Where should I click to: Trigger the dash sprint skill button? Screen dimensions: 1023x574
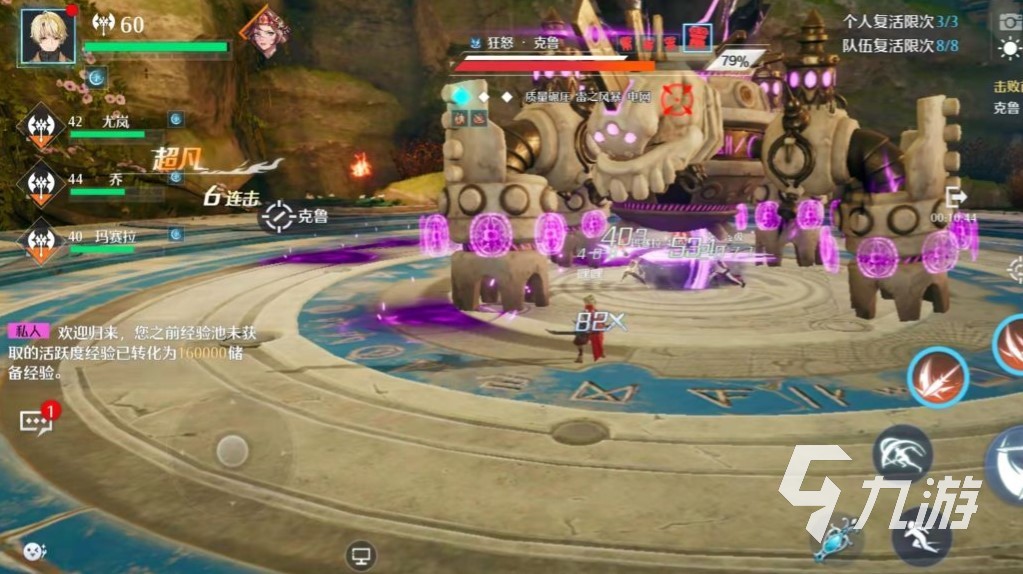[x=921, y=535]
